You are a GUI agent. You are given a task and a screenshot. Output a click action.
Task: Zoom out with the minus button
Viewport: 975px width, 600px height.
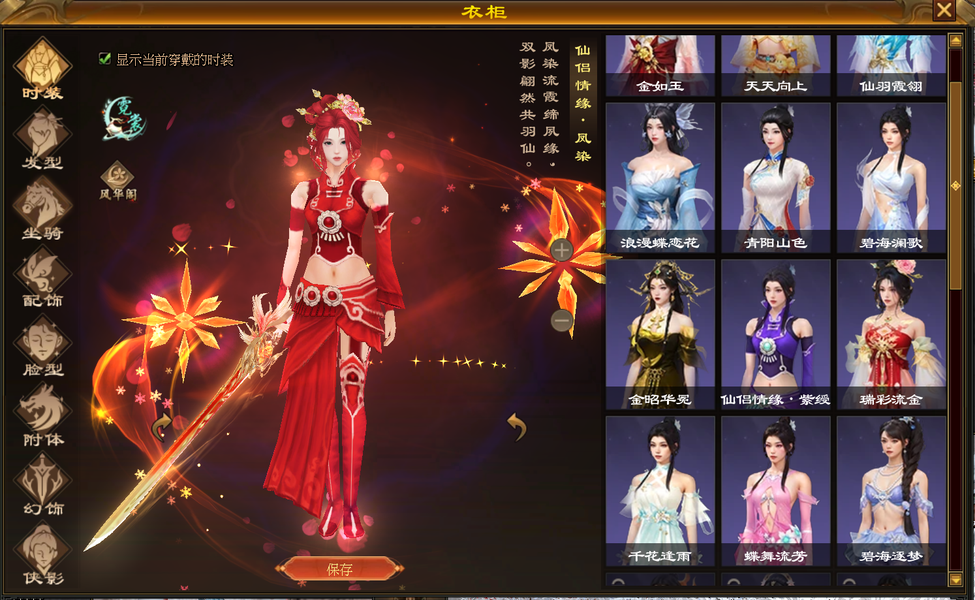pos(562,321)
